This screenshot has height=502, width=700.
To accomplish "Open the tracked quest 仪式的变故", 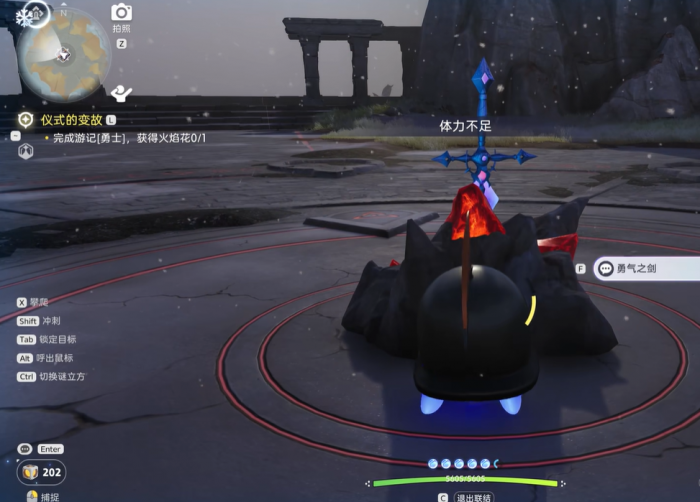I will pos(72,119).
